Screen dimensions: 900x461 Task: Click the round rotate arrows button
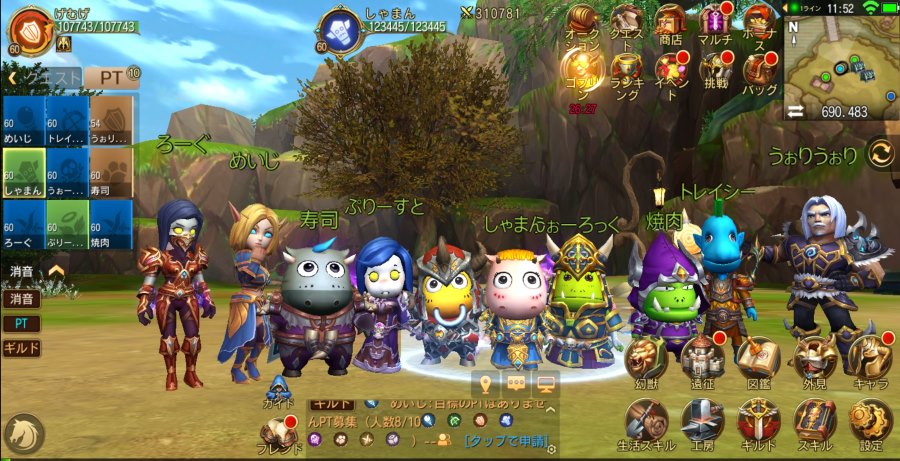coord(881,153)
